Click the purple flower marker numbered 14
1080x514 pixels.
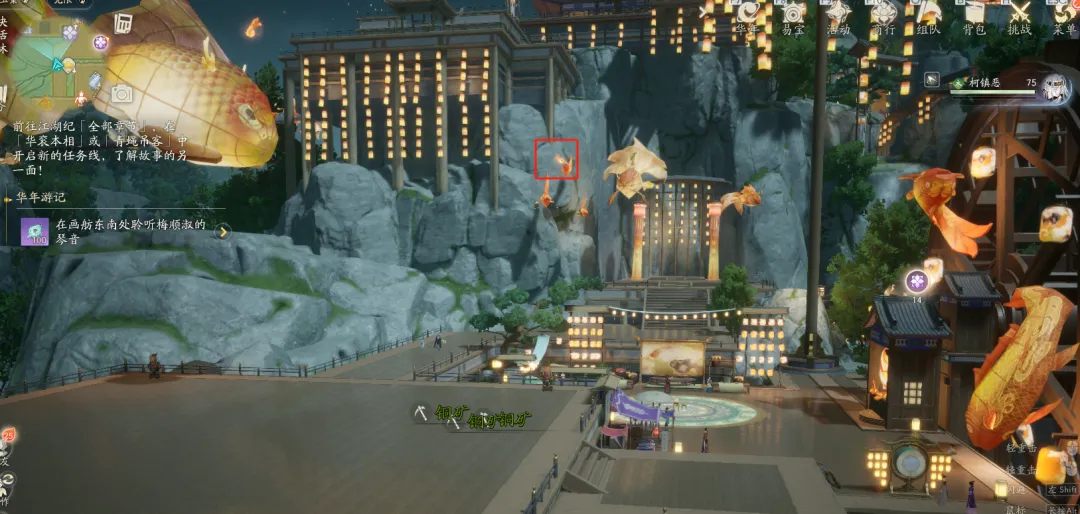pyautogui.click(x=917, y=281)
